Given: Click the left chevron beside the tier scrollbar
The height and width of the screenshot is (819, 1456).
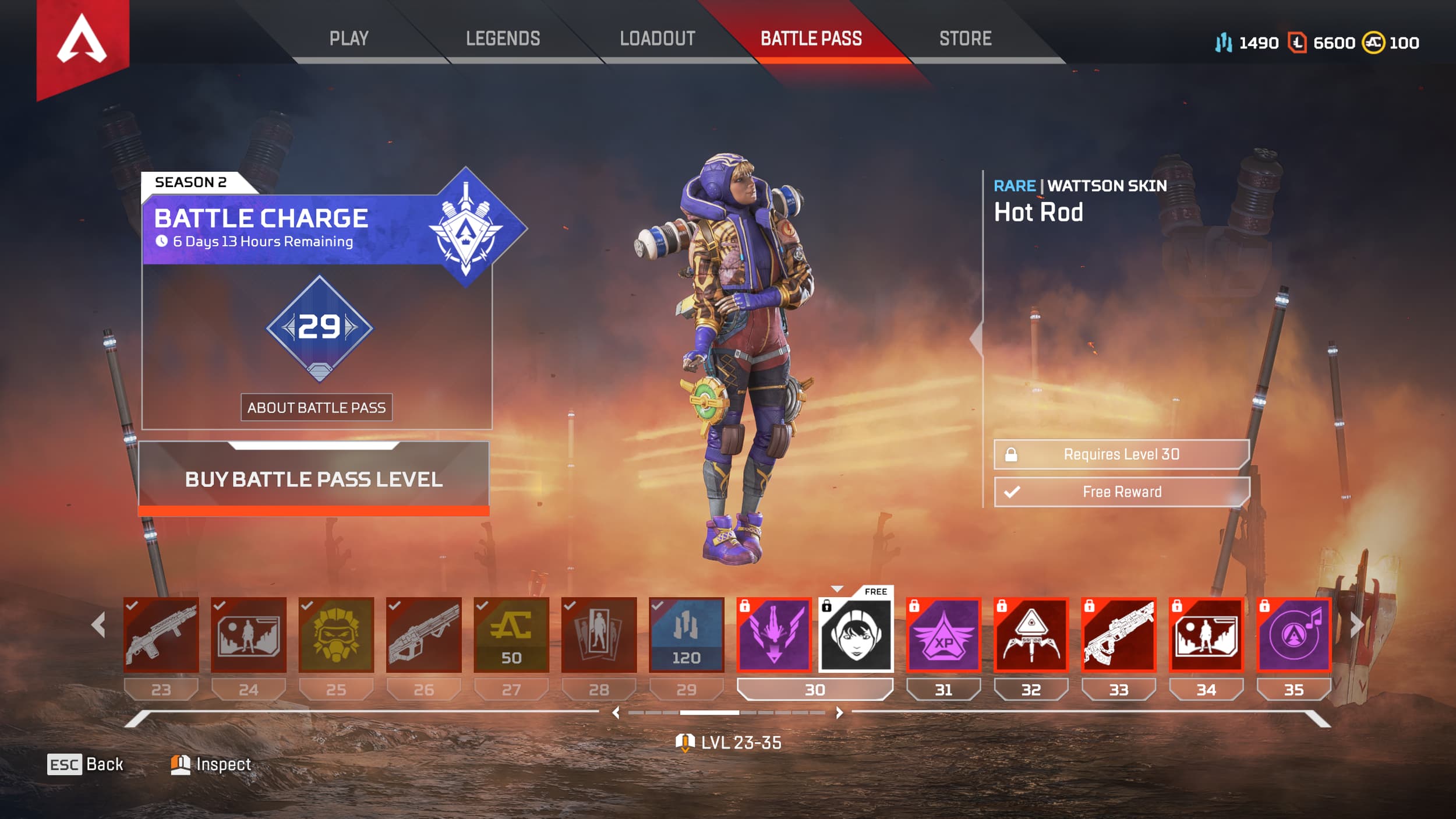Looking at the screenshot, I should [x=616, y=712].
